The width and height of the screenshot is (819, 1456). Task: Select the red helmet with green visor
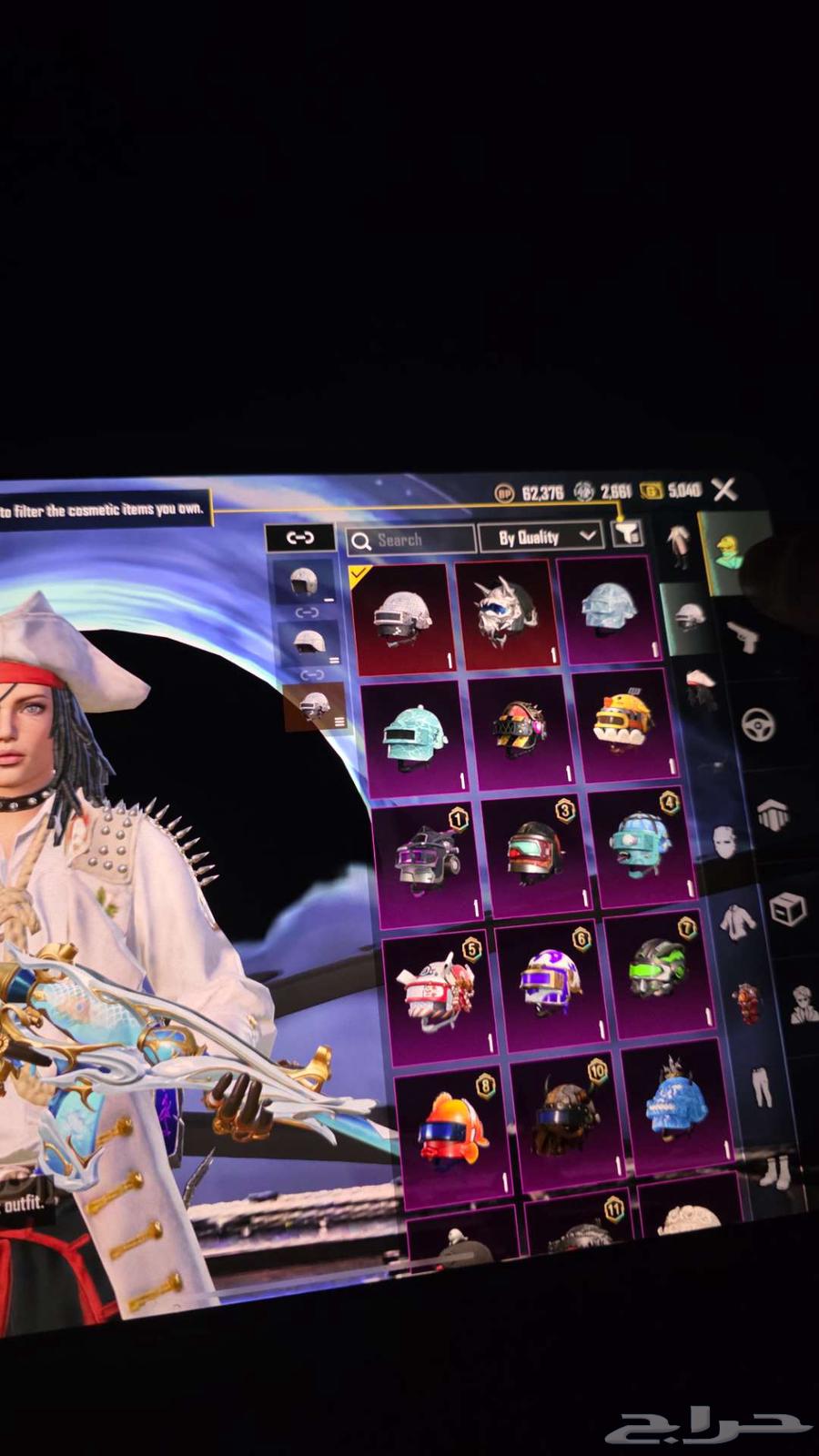tap(535, 852)
